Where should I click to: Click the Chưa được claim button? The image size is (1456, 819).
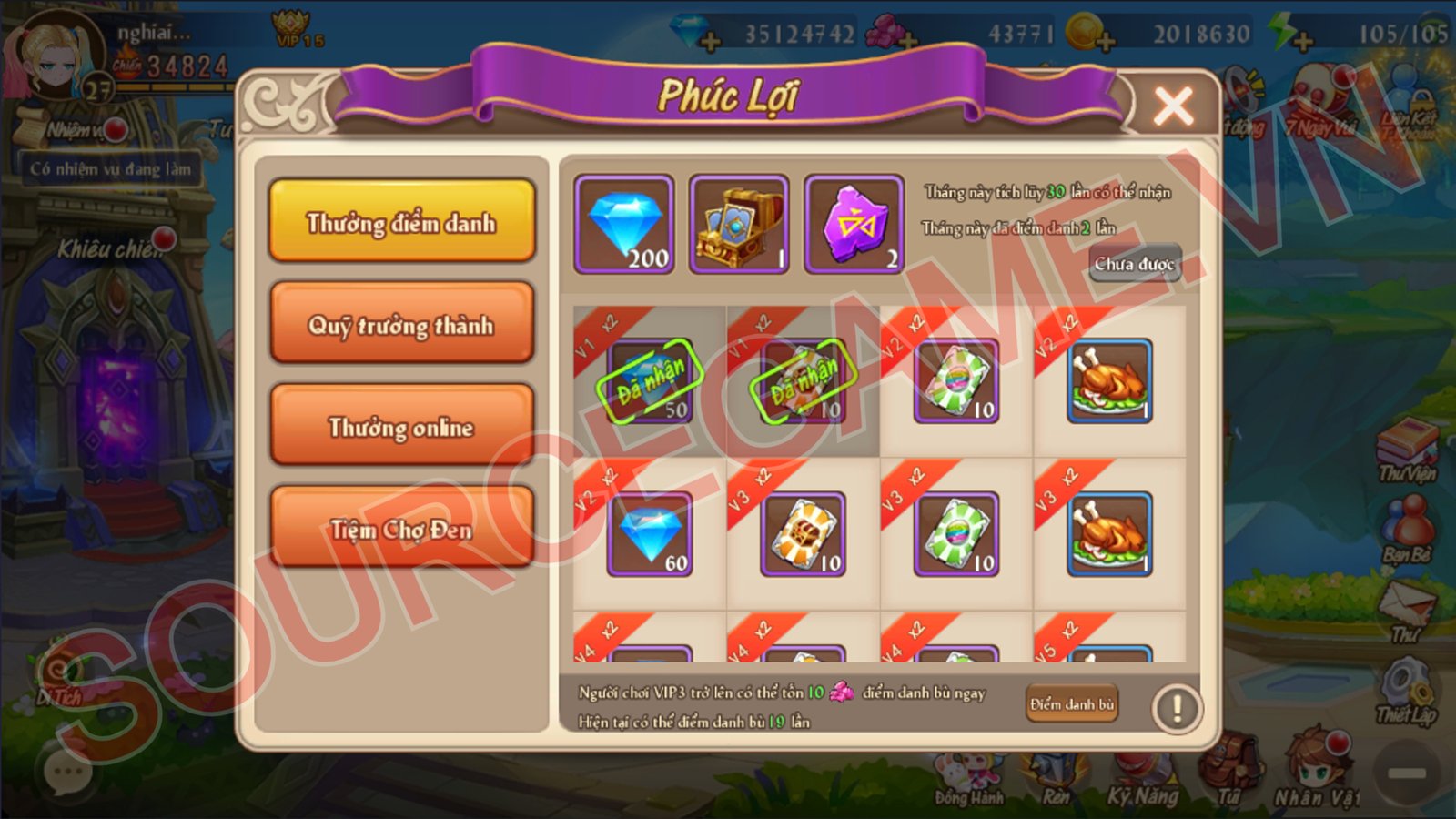[x=1134, y=264]
